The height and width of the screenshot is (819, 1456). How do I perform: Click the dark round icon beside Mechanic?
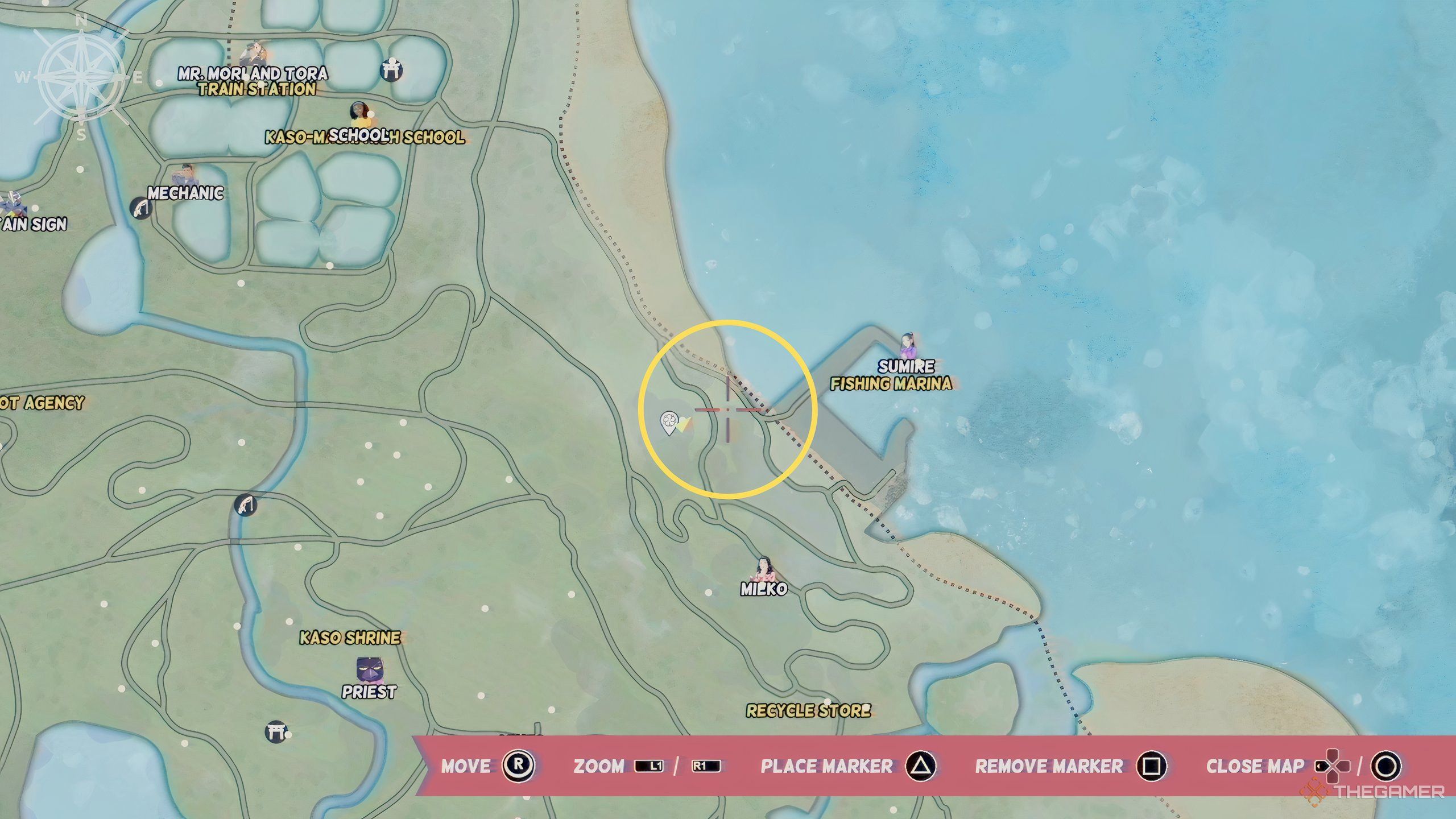coord(140,209)
